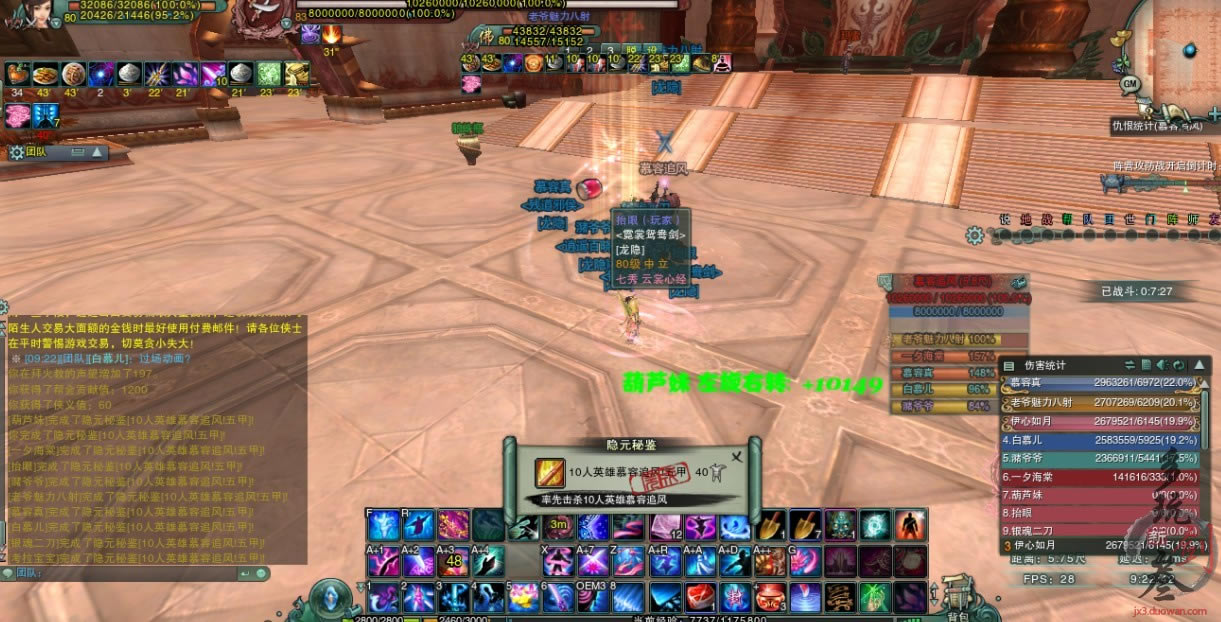Open the channel settings gear beside the chat tabs
1221x622 pixels.
tap(975, 236)
